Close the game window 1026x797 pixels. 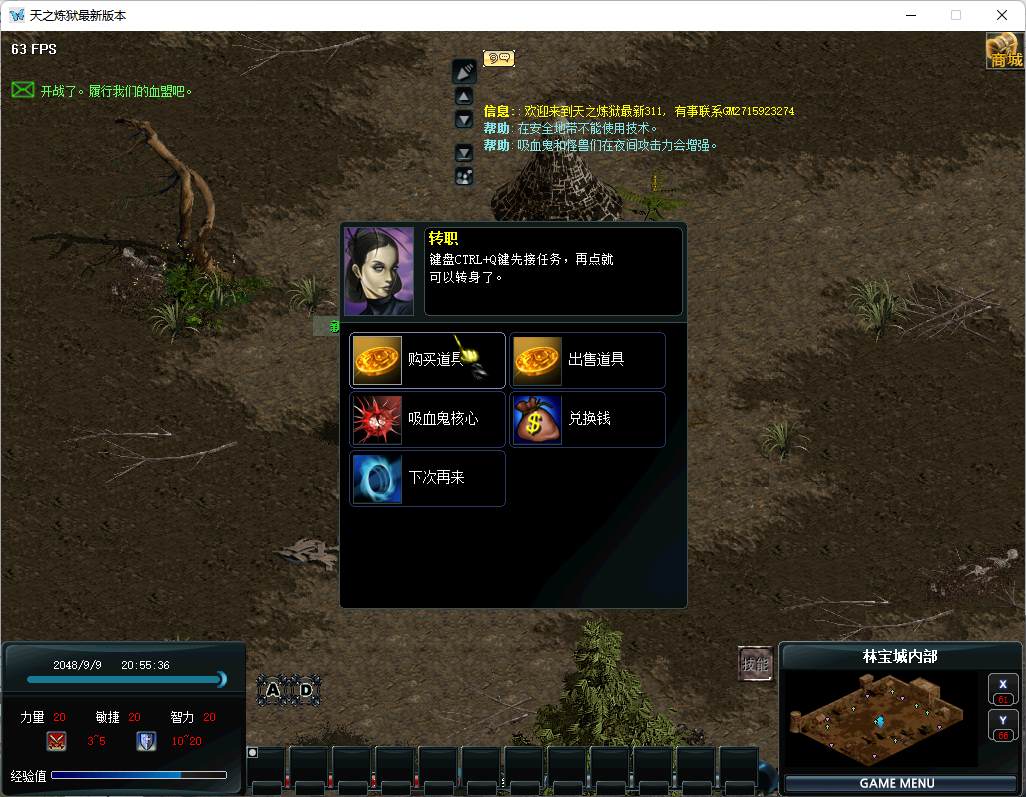[1002, 15]
